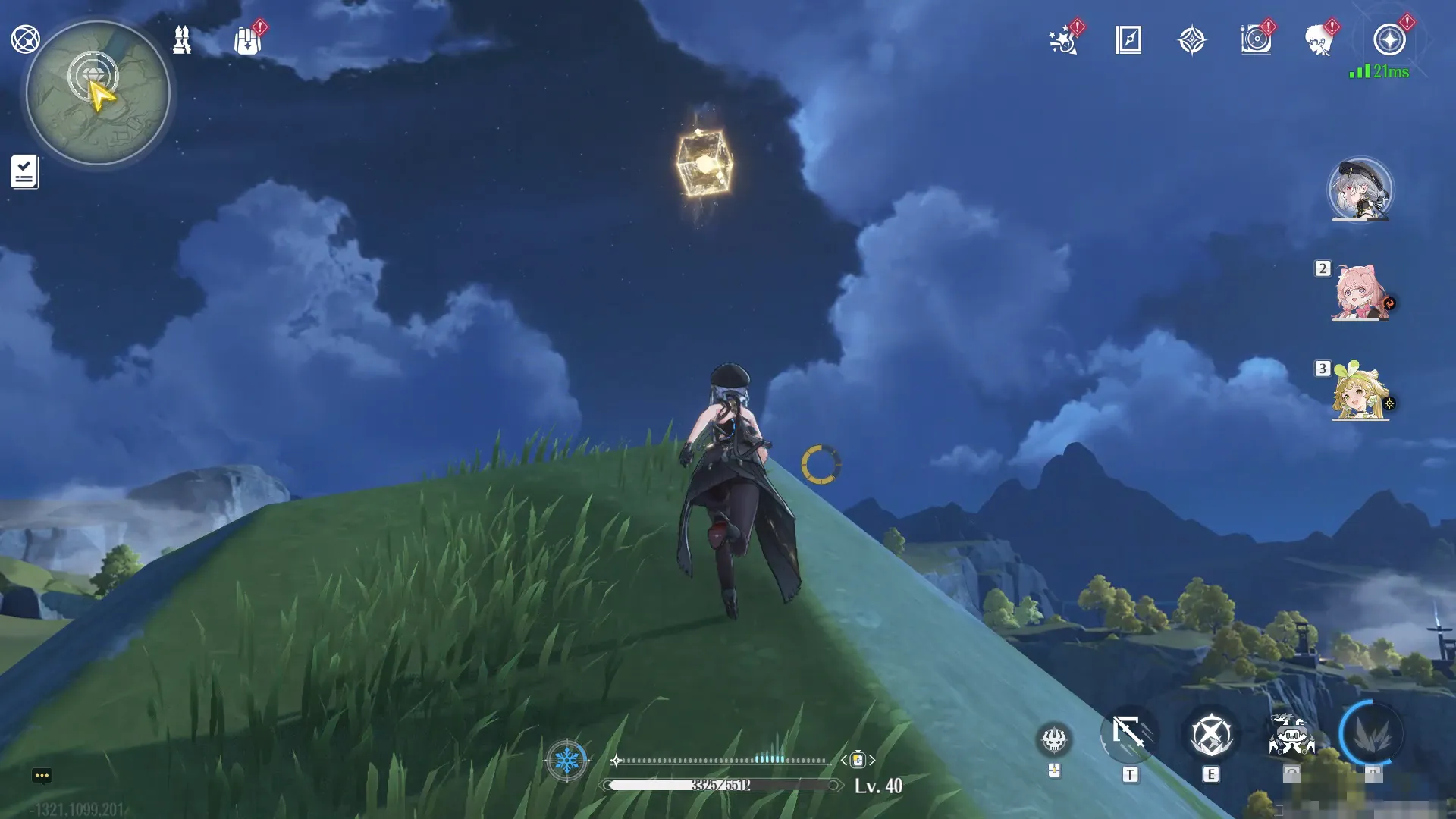The width and height of the screenshot is (1456, 819).
Task: Open the compass guidebook icon
Action: point(1128,40)
